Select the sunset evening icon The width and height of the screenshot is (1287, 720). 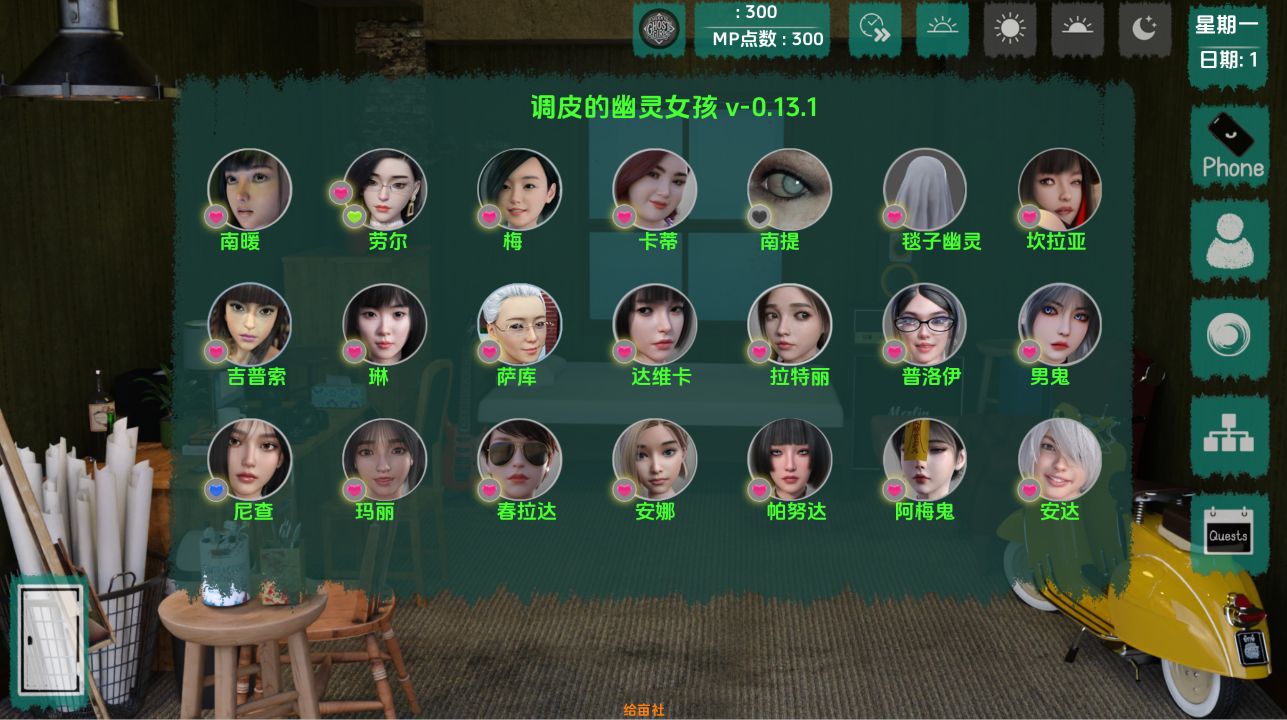pos(1077,29)
